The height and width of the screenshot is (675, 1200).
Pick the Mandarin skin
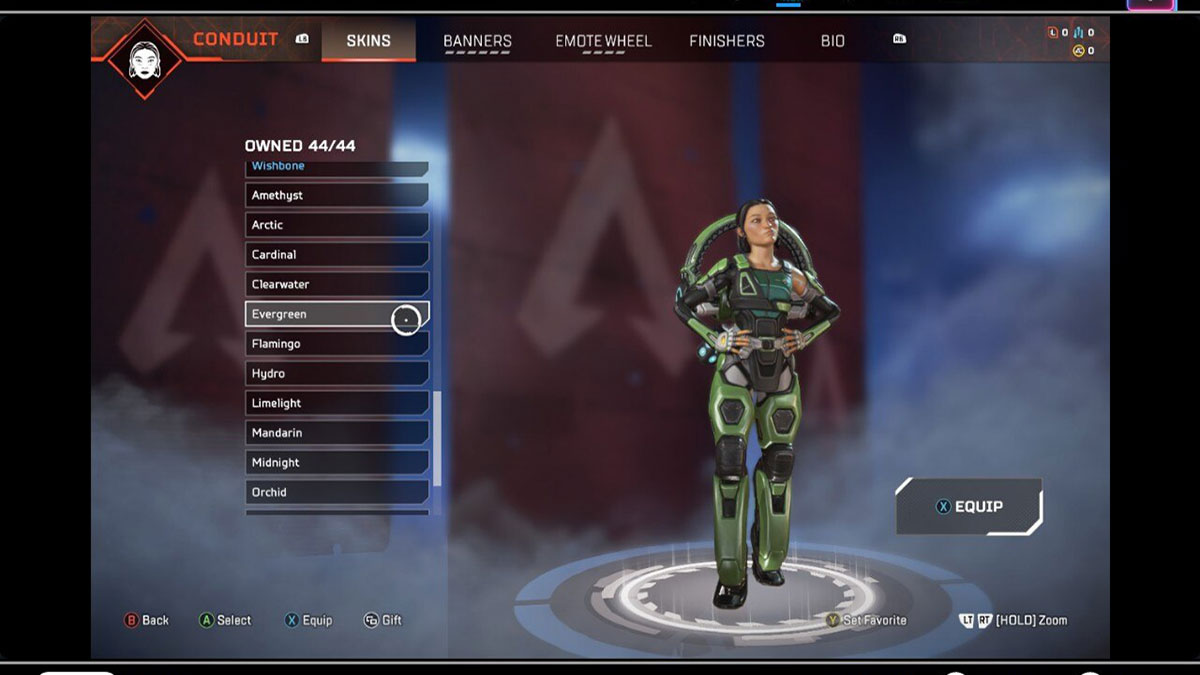click(336, 433)
